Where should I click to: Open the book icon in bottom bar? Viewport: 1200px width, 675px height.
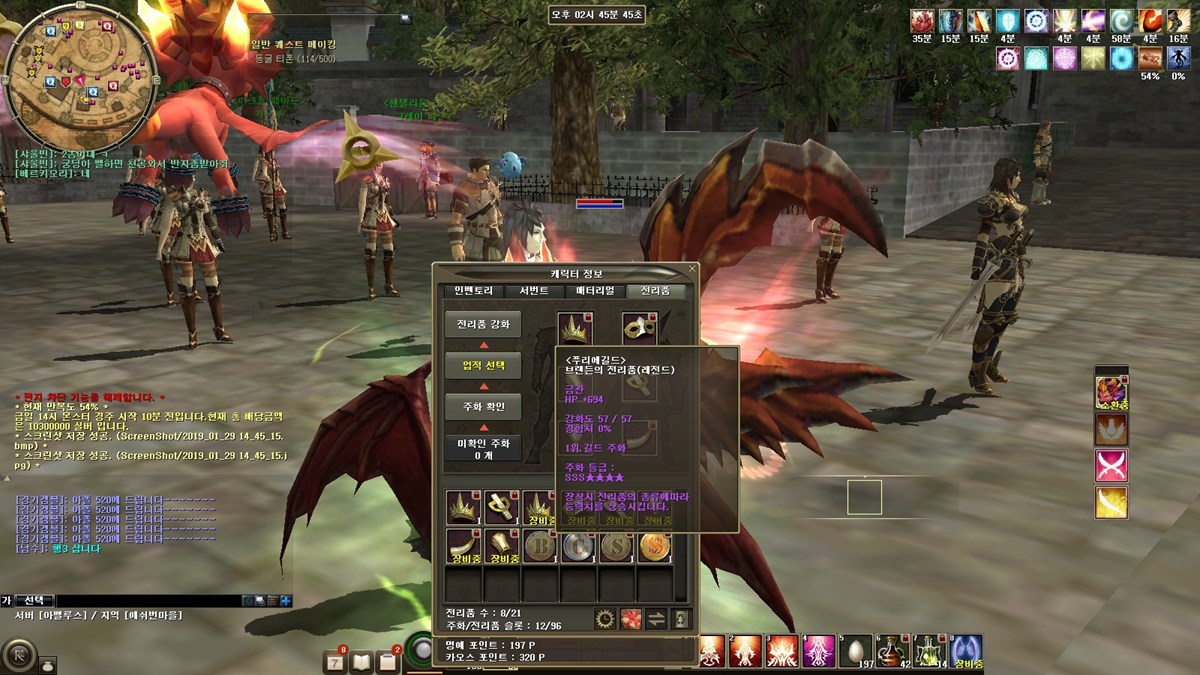361,661
